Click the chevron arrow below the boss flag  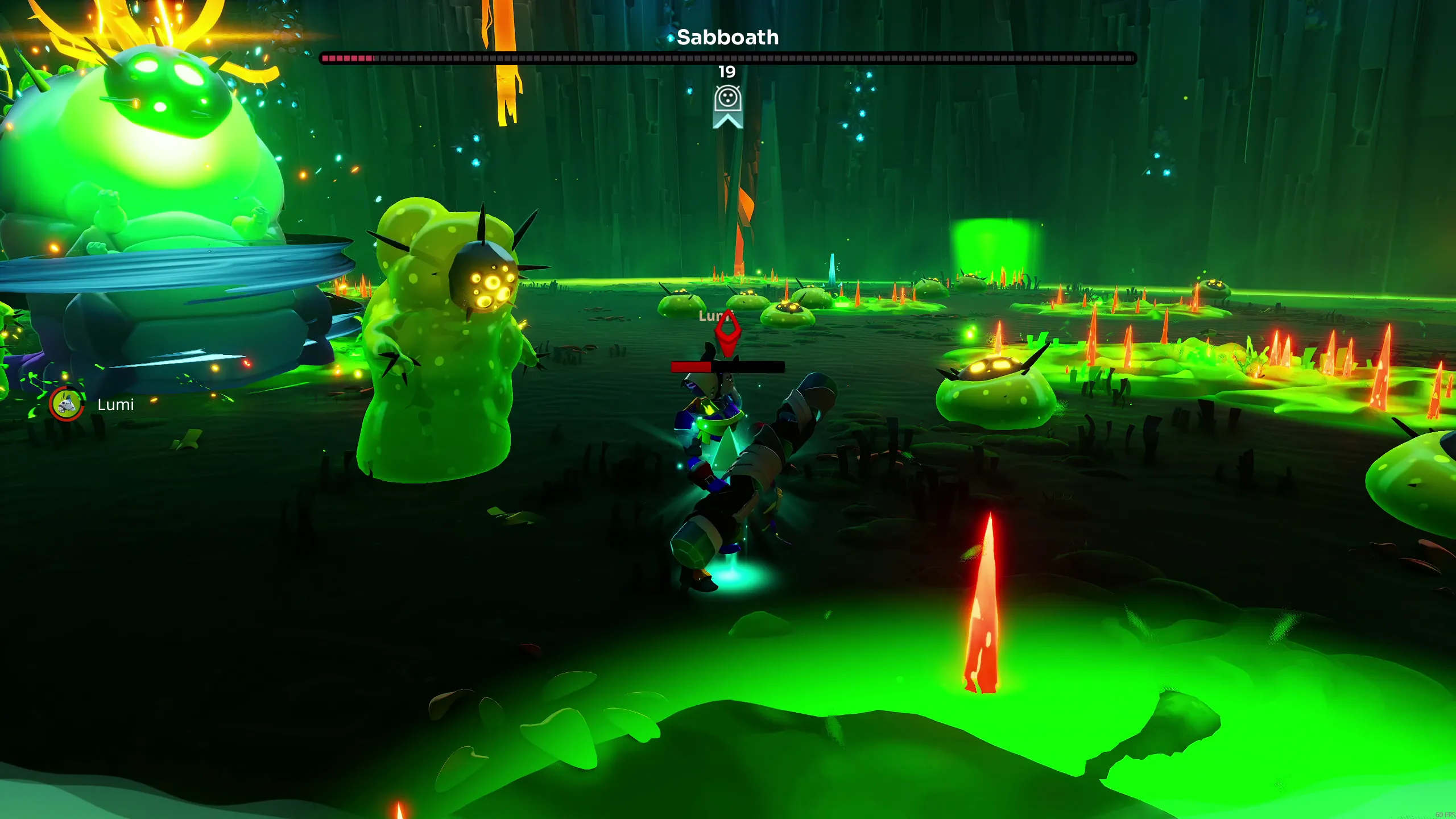point(729,121)
